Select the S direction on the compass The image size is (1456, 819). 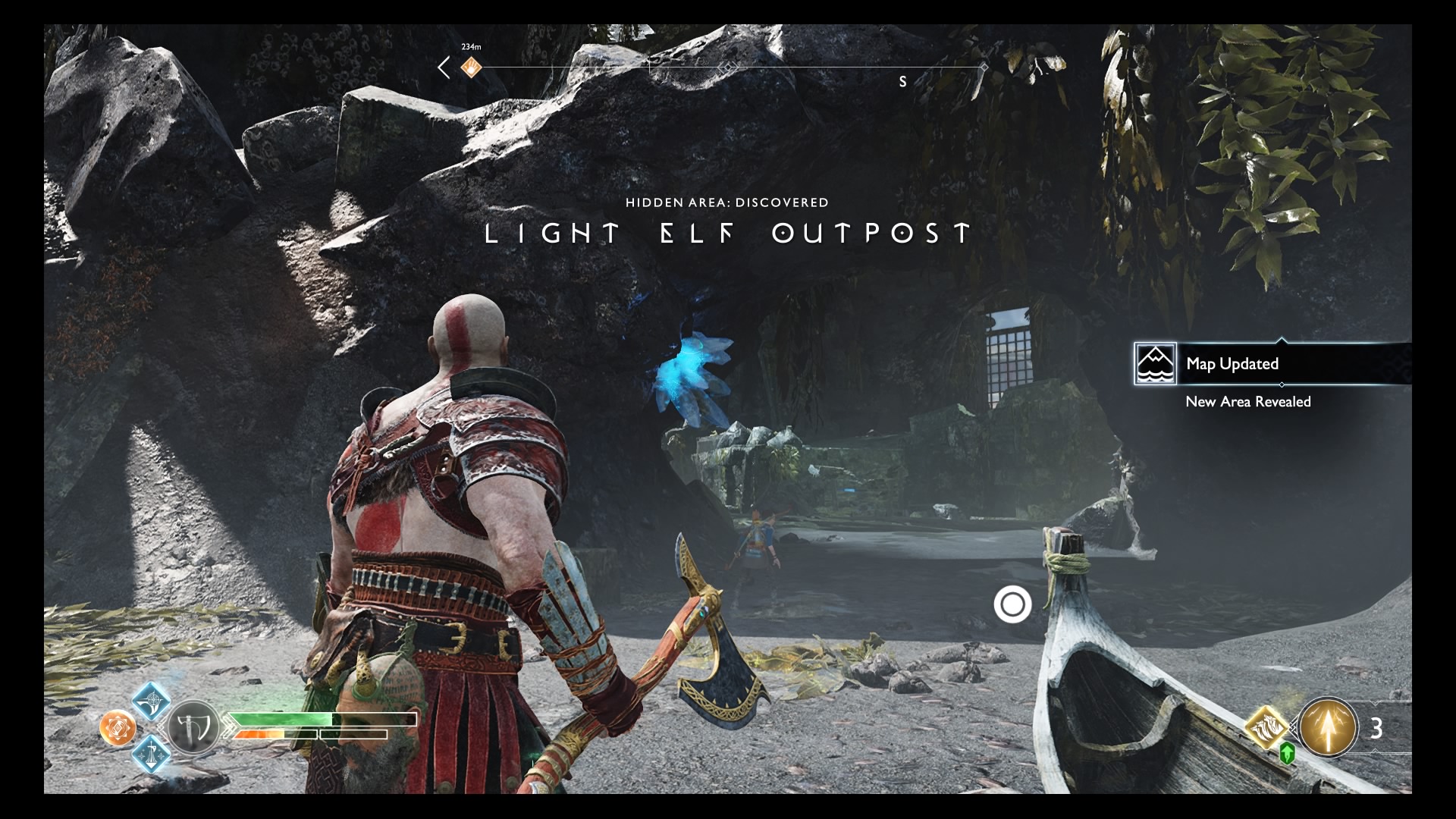coord(902,80)
